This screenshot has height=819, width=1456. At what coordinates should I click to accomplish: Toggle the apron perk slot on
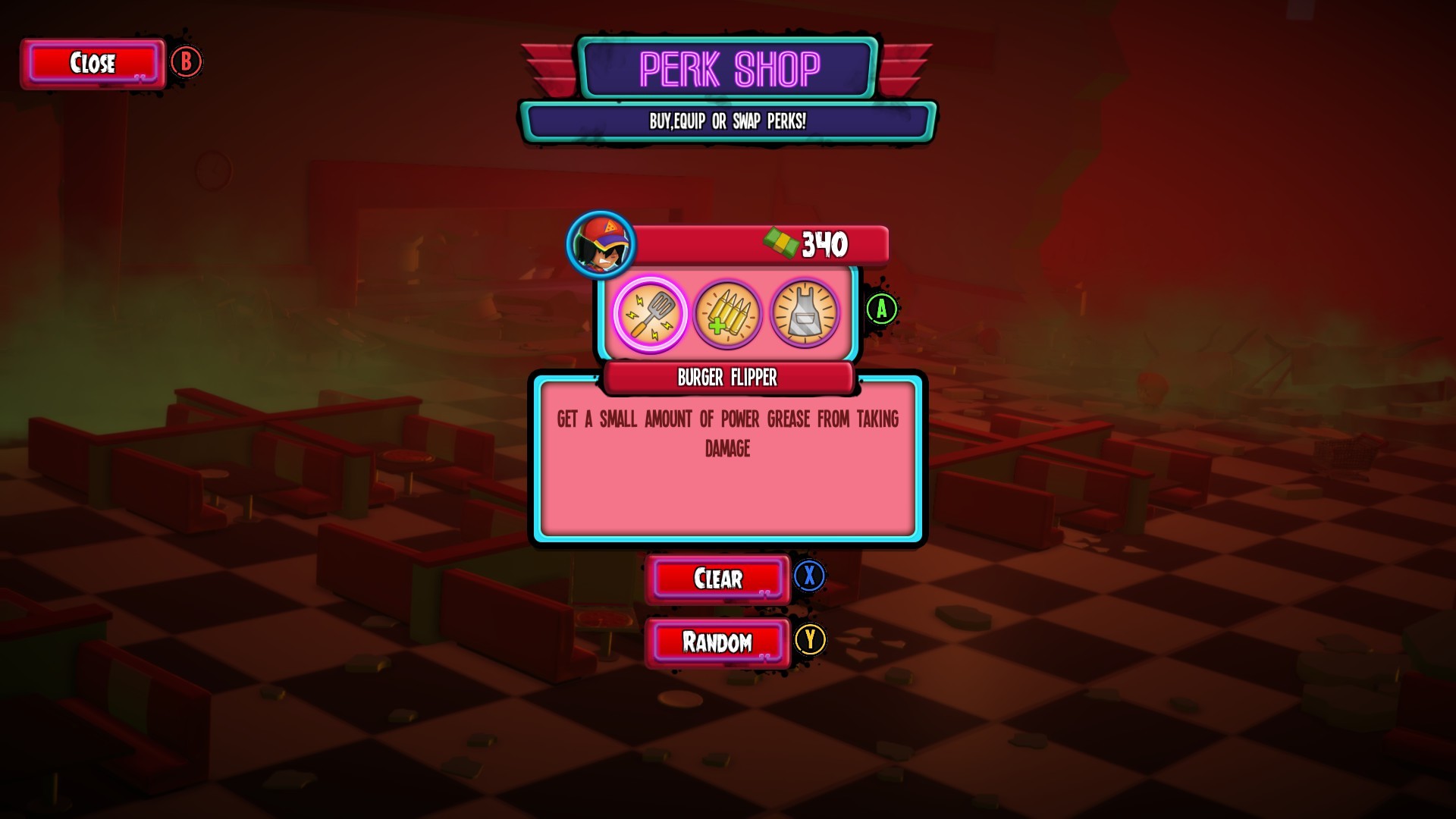point(804,314)
